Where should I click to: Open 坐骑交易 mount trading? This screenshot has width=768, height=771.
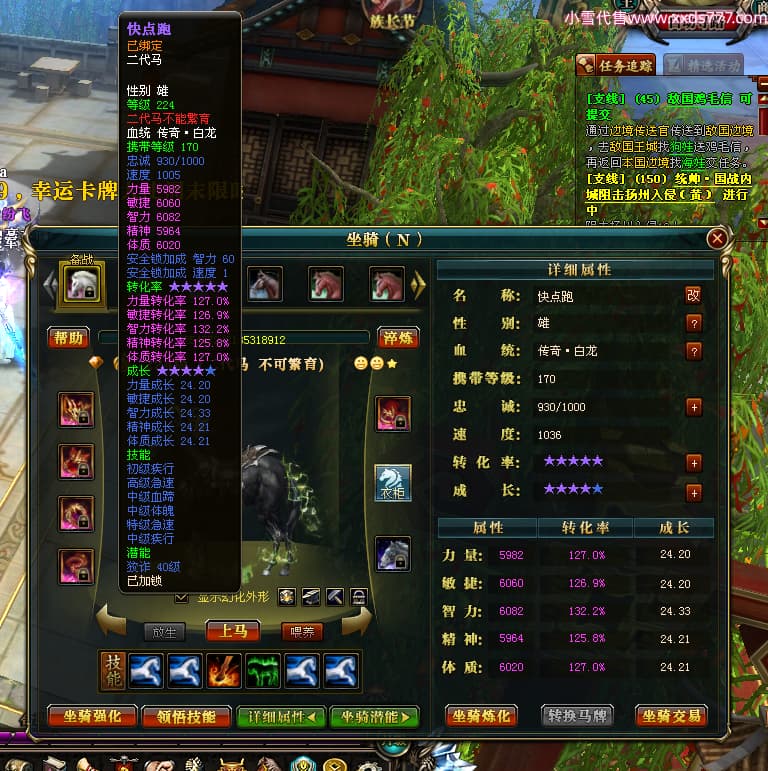pos(671,716)
